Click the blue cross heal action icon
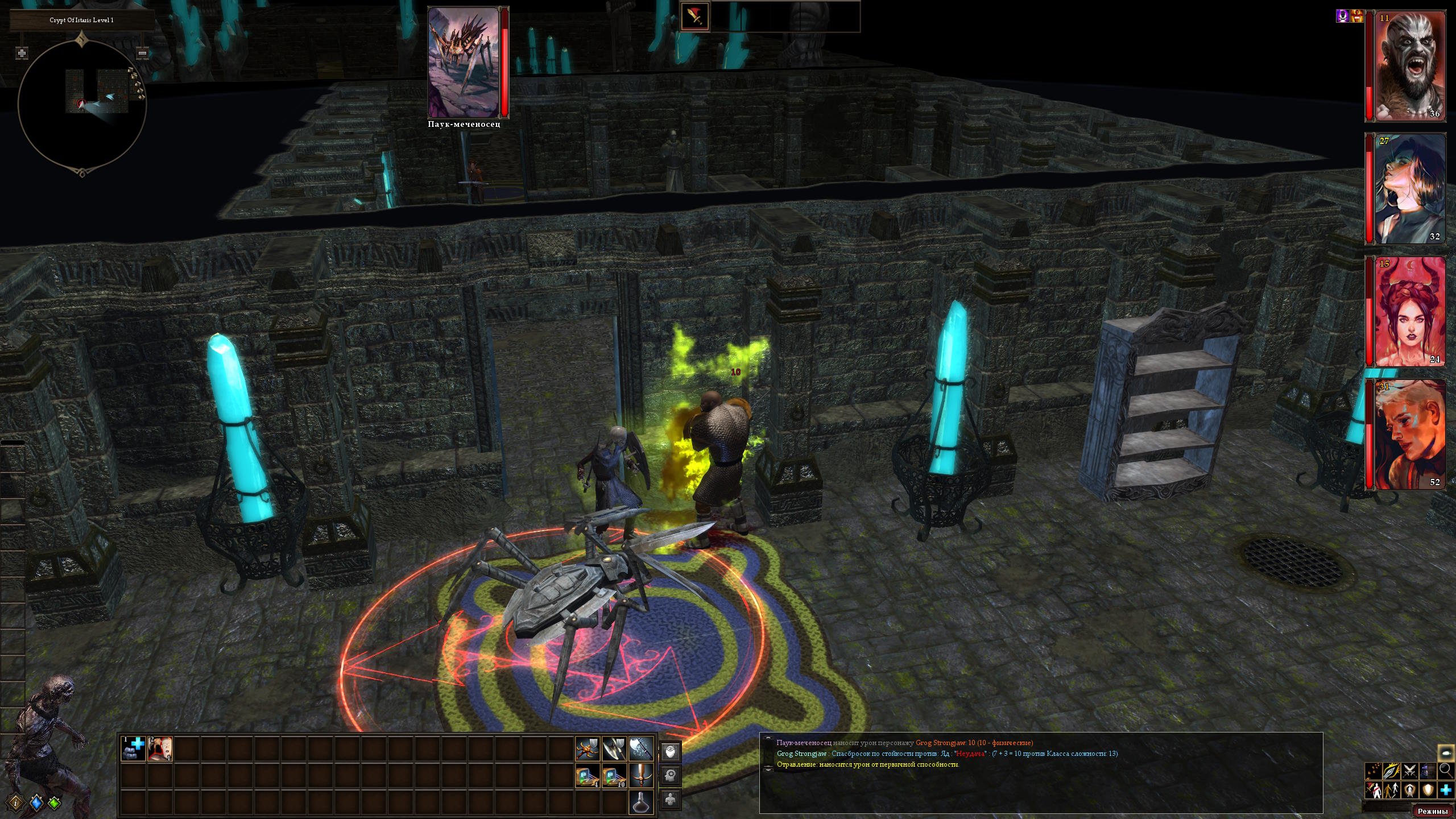Viewport: 1456px width, 819px height. 1445,790
